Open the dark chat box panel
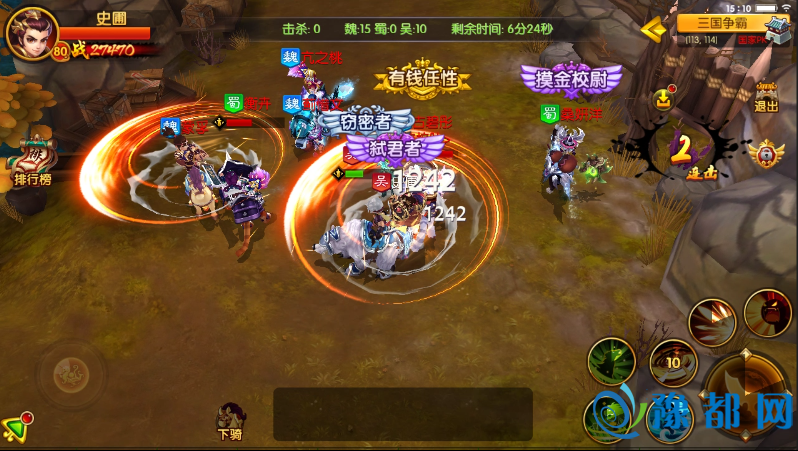Viewport: 798px width, 451px height. 402,414
